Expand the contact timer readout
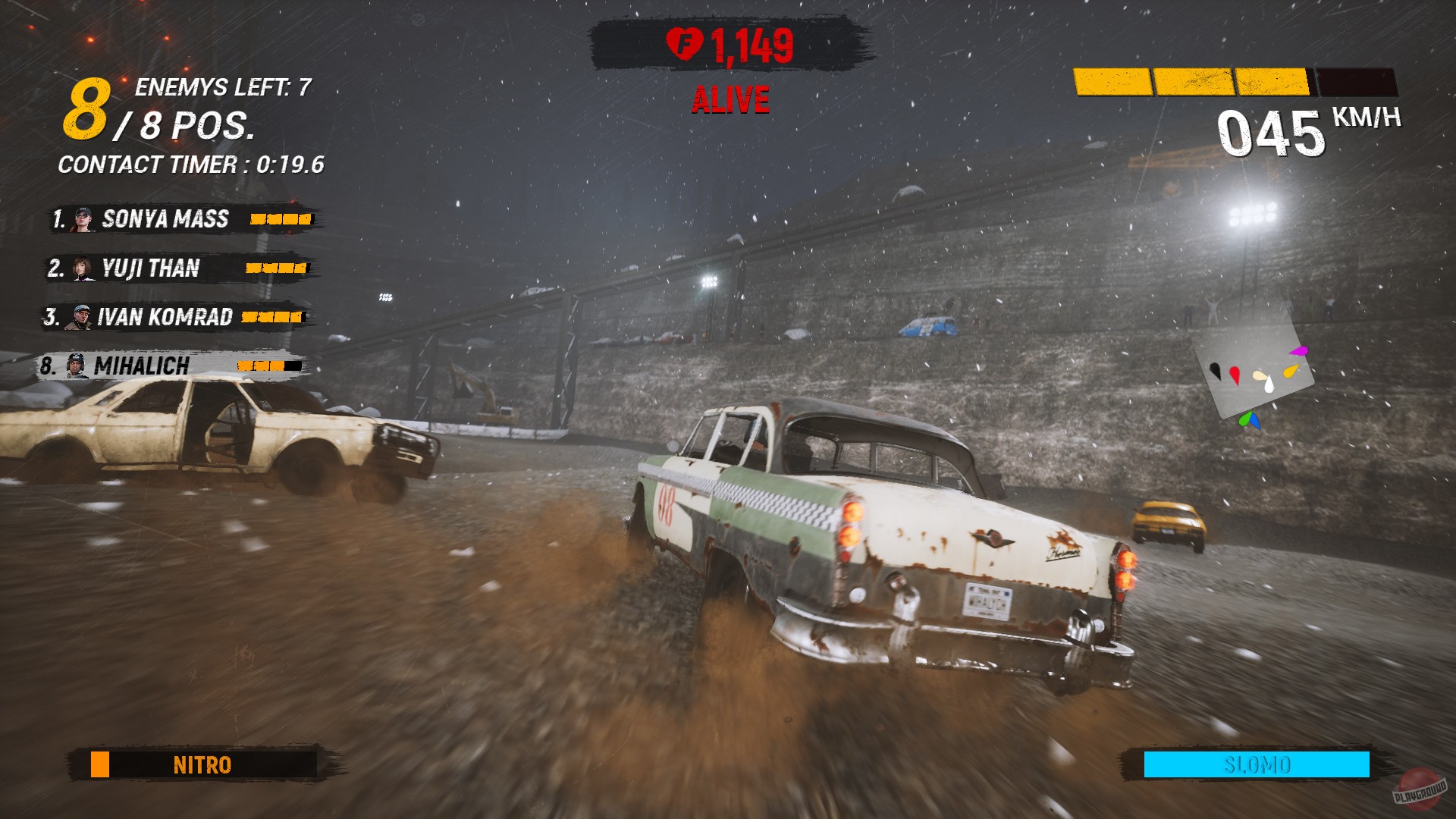This screenshot has width=1456, height=819. (191, 163)
